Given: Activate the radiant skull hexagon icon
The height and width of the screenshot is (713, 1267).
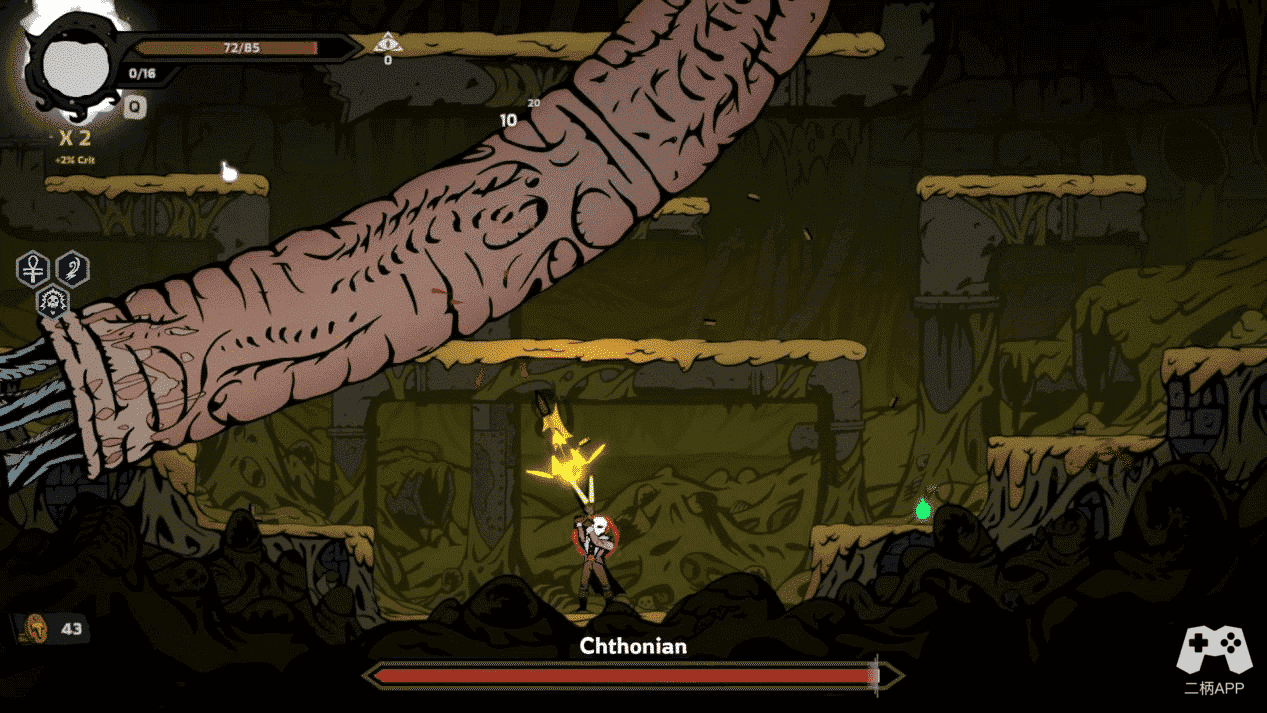Looking at the screenshot, I should pyautogui.click(x=52, y=300).
